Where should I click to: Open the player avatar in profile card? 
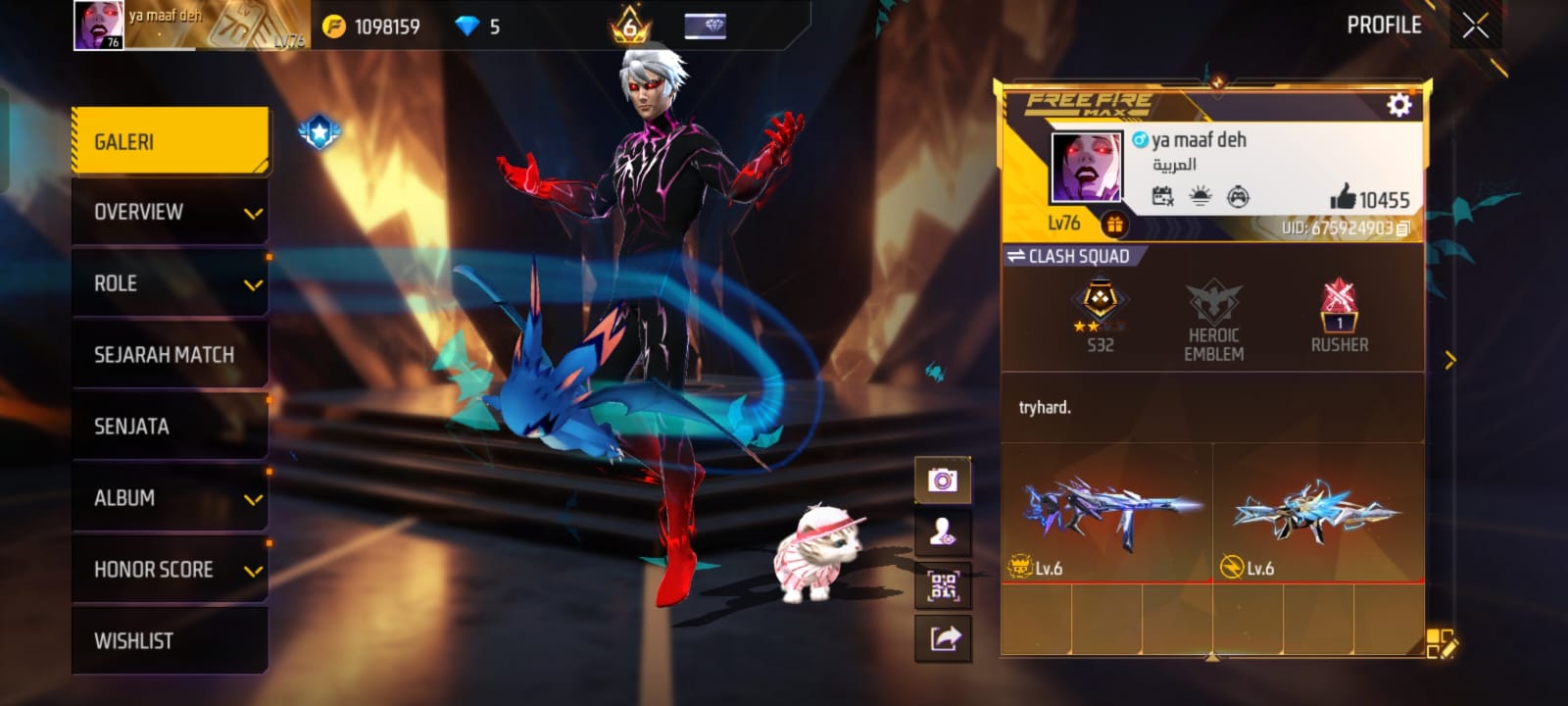point(1086,167)
